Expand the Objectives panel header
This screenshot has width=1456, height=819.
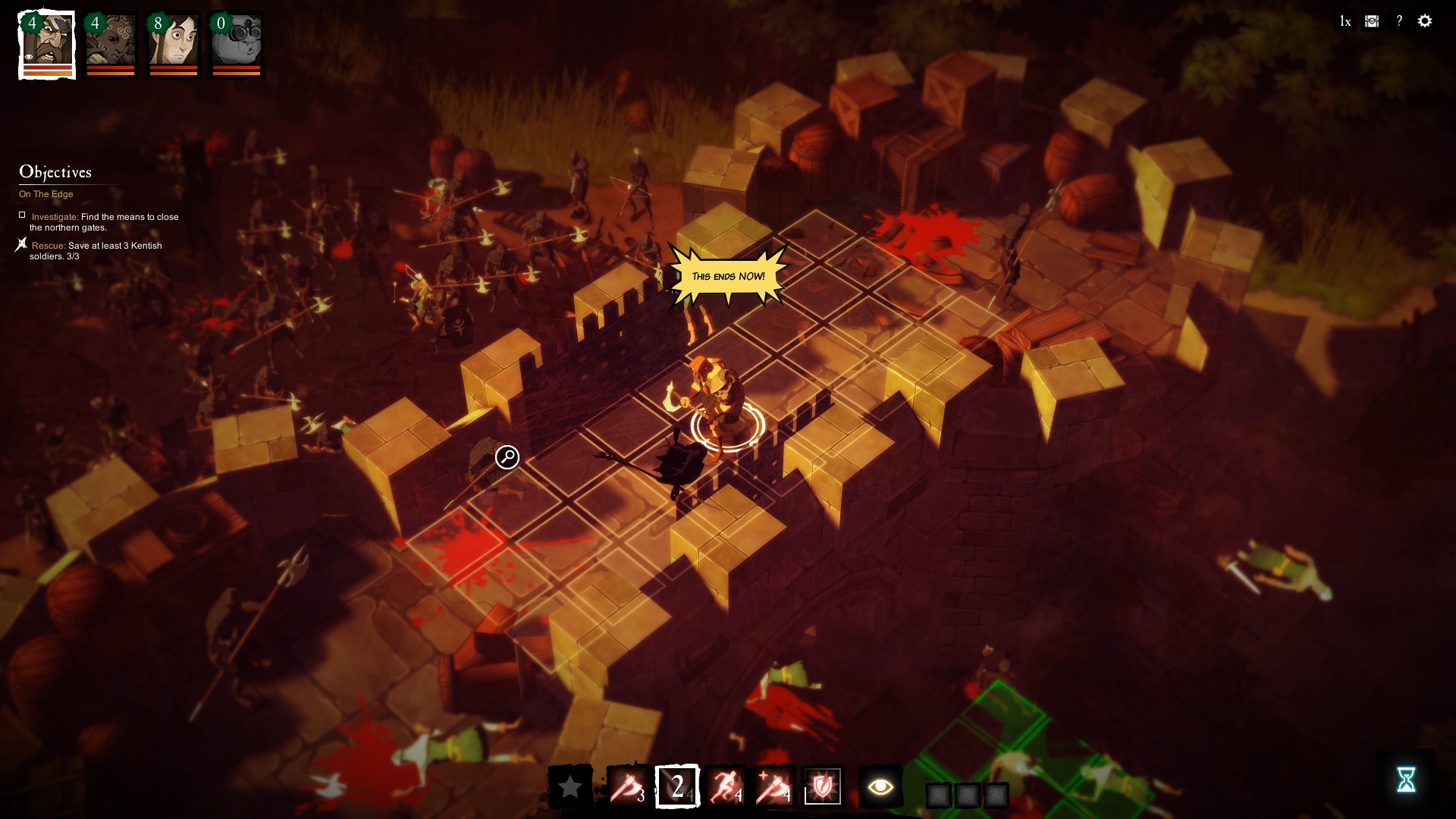click(56, 172)
